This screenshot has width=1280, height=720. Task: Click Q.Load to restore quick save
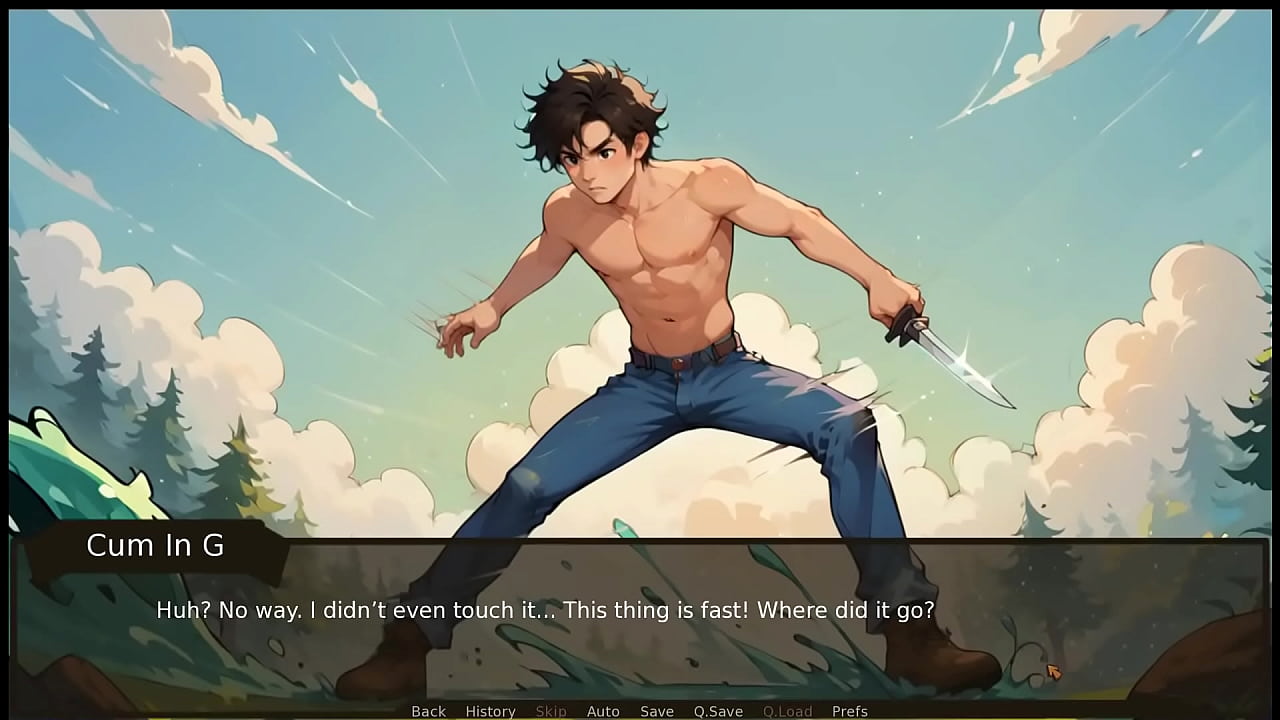click(x=786, y=711)
